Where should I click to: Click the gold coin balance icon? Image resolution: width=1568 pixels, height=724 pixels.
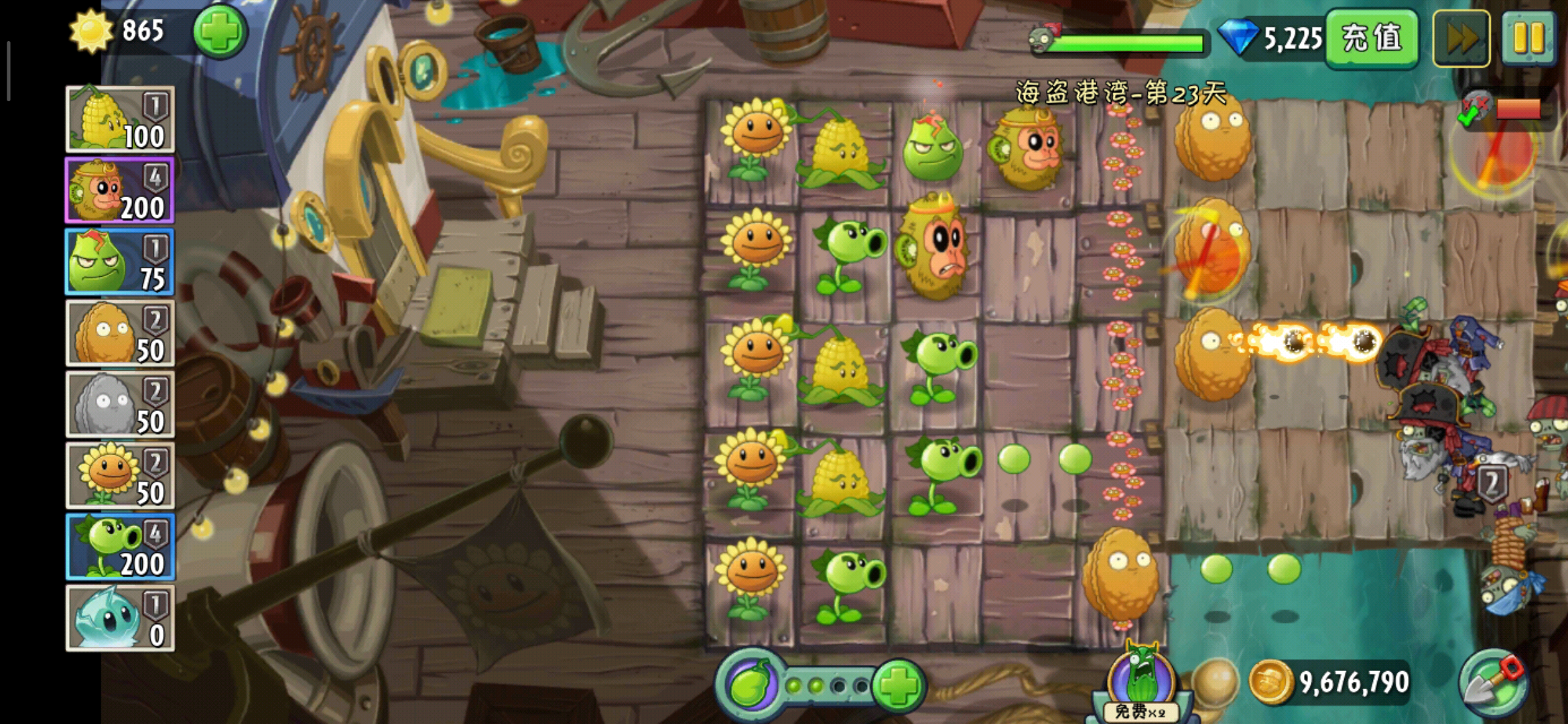pyautogui.click(x=1270, y=682)
